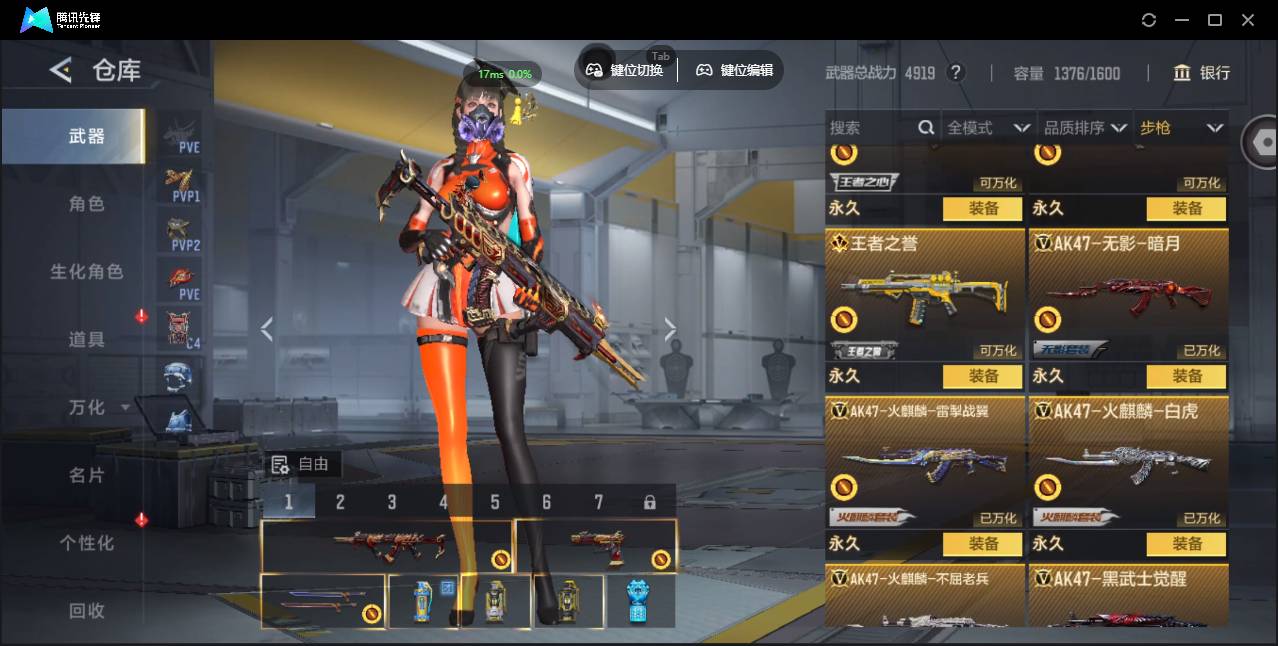Switch to loadout slot 2
The width and height of the screenshot is (1278, 646).
tap(340, 502)
